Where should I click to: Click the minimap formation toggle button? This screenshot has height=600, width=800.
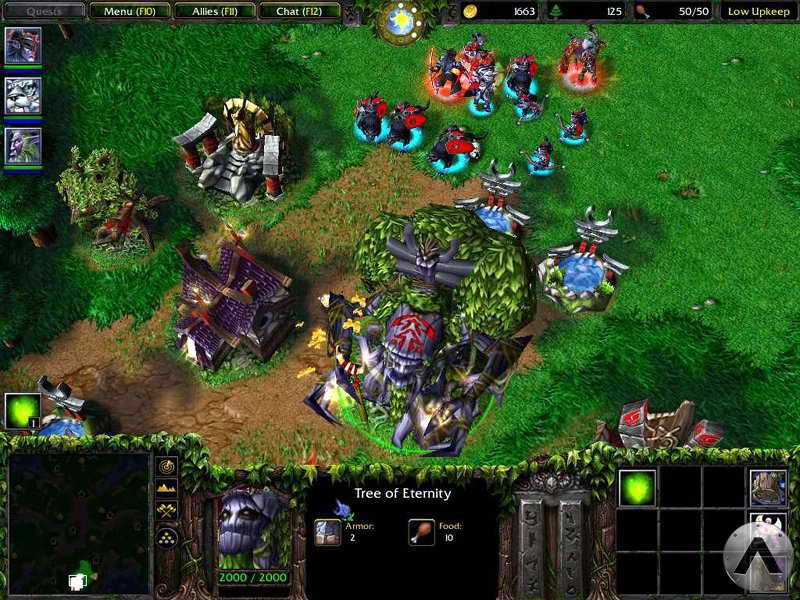click(167, 537)
